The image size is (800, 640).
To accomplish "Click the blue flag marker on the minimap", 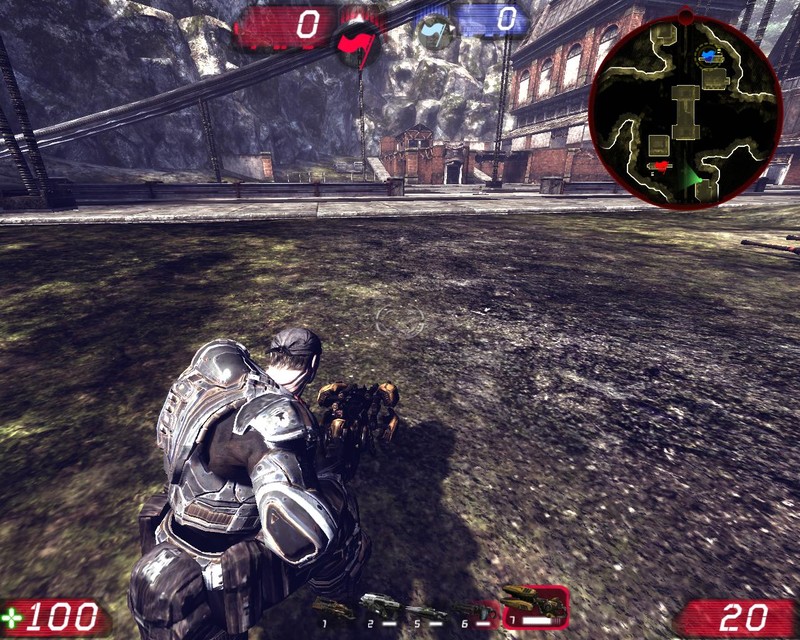I will pyautogui.click(x=709, y=54).
